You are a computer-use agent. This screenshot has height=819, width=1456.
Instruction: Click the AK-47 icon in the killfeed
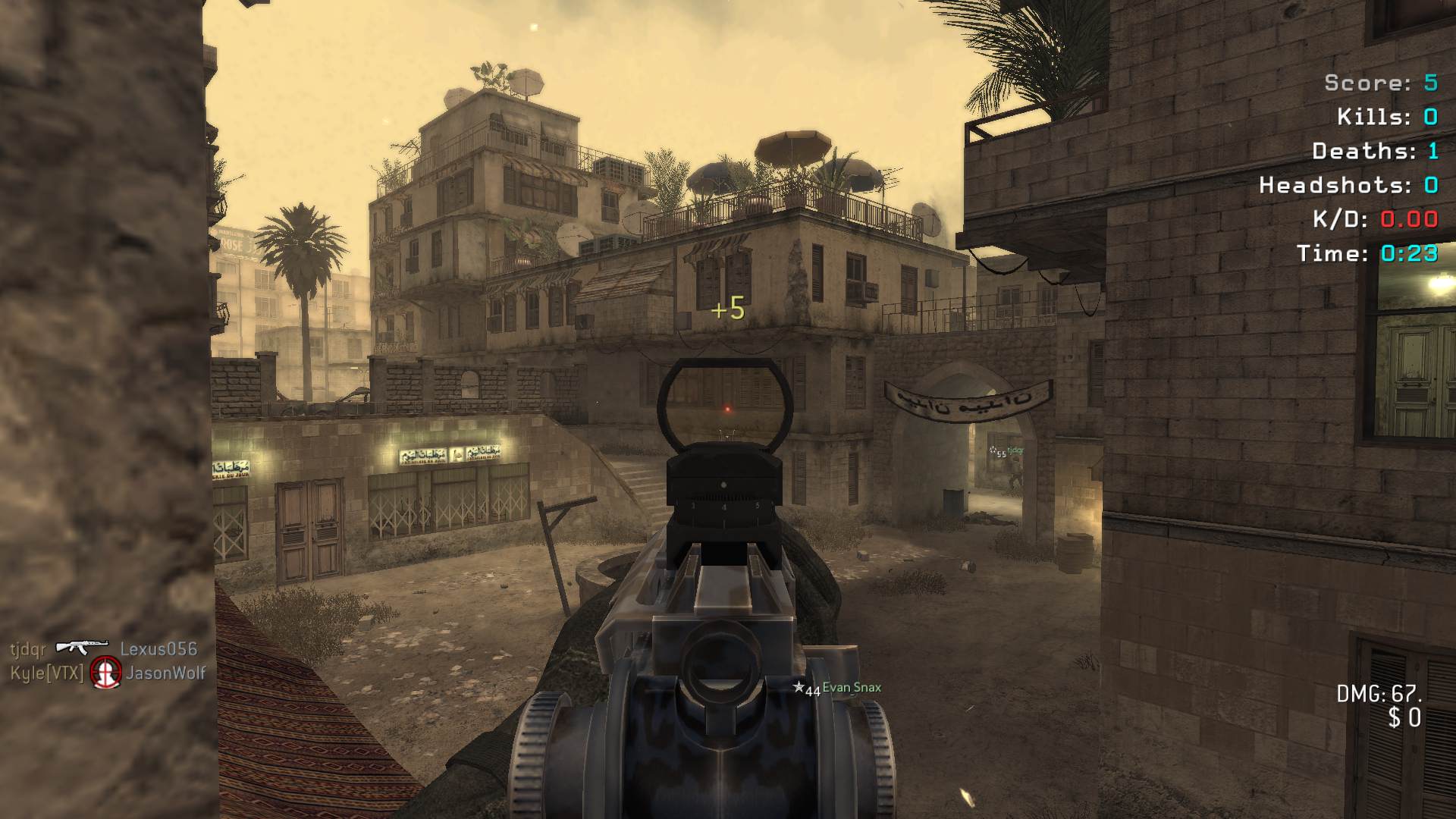click(82, 647)
